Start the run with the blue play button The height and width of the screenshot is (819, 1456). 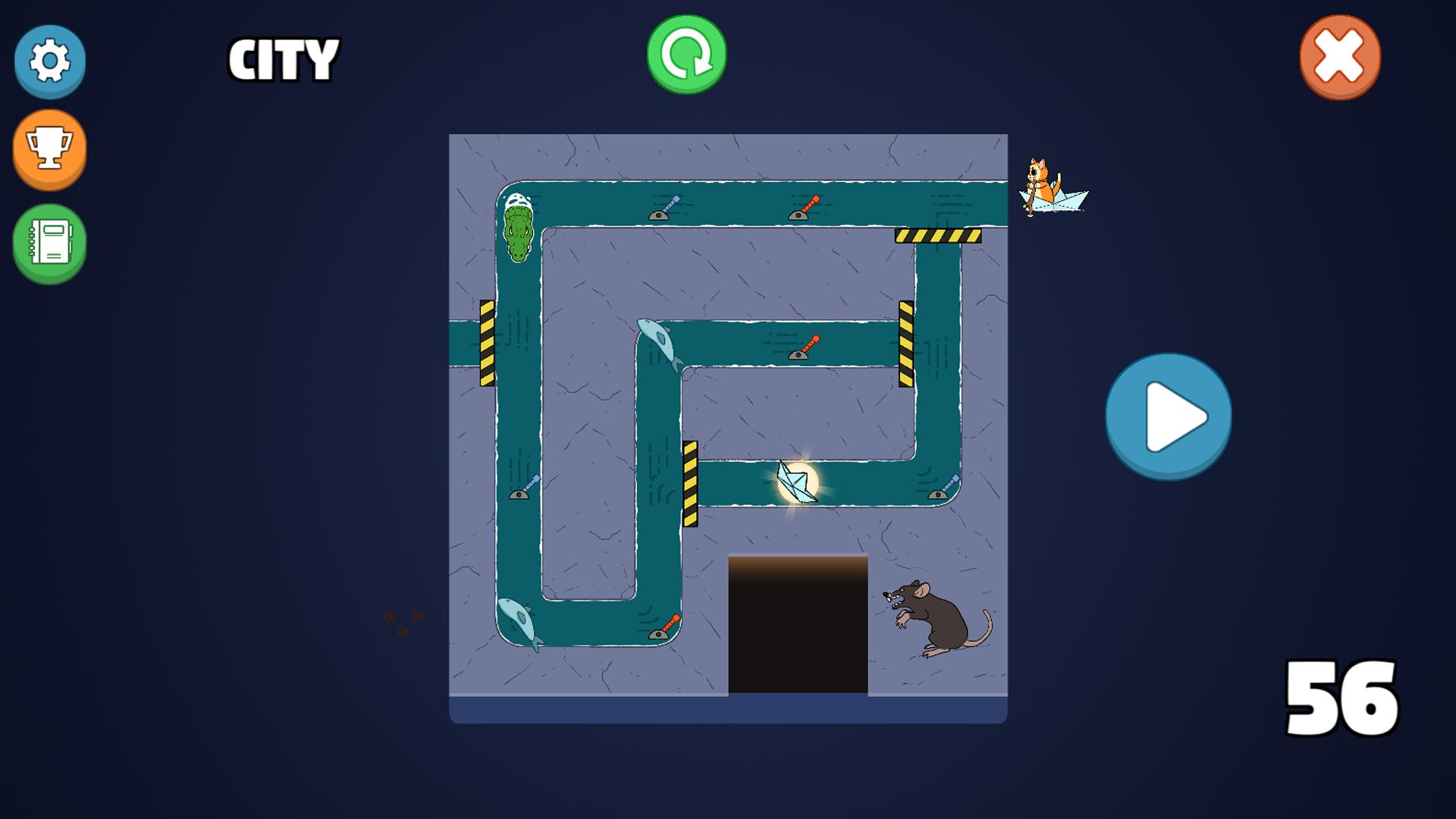[x=1168, y=416]
